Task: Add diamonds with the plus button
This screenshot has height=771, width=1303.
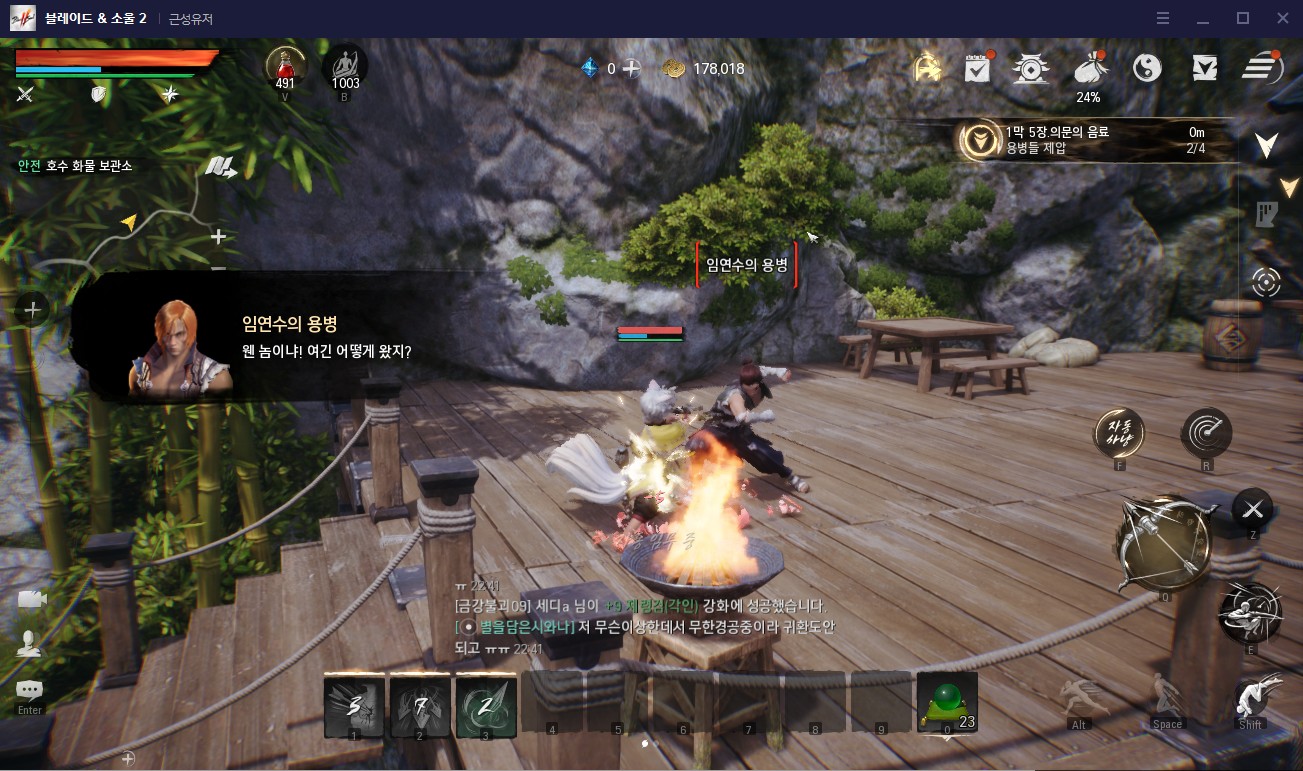Action: tap(632, 68)
